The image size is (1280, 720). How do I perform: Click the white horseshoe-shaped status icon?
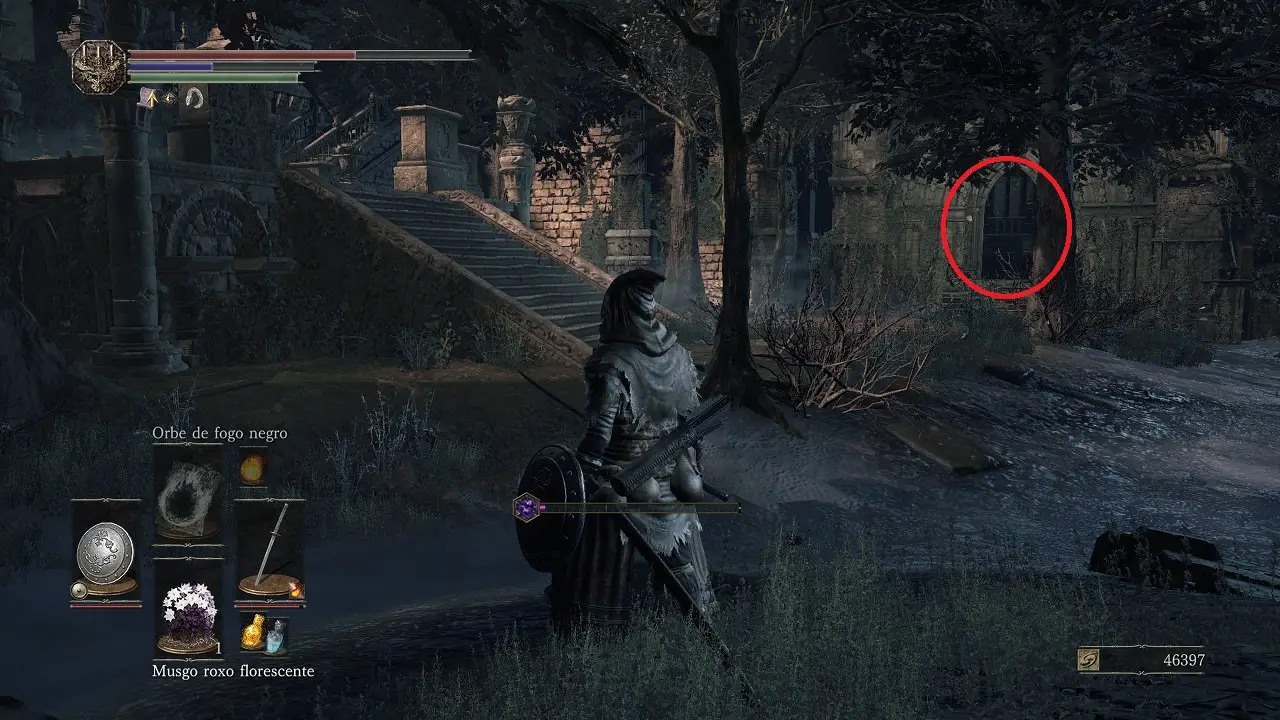[x=193, y=97]
